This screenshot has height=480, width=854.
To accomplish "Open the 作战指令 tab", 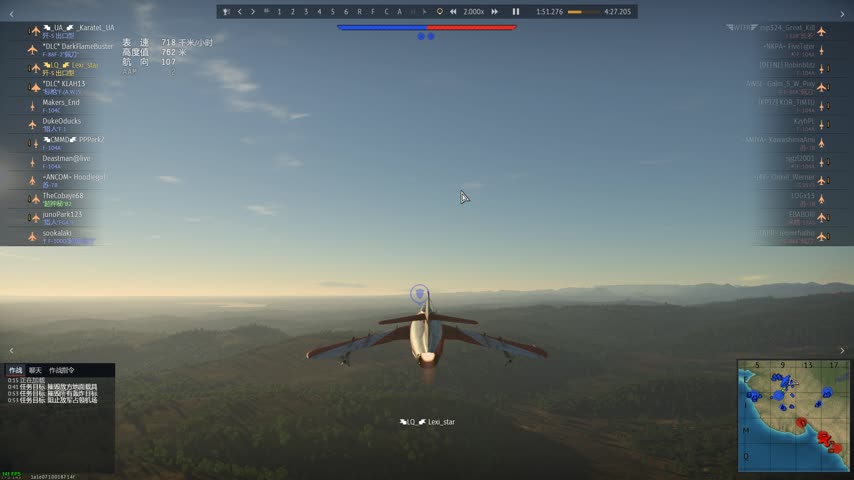I will [62, 370].
